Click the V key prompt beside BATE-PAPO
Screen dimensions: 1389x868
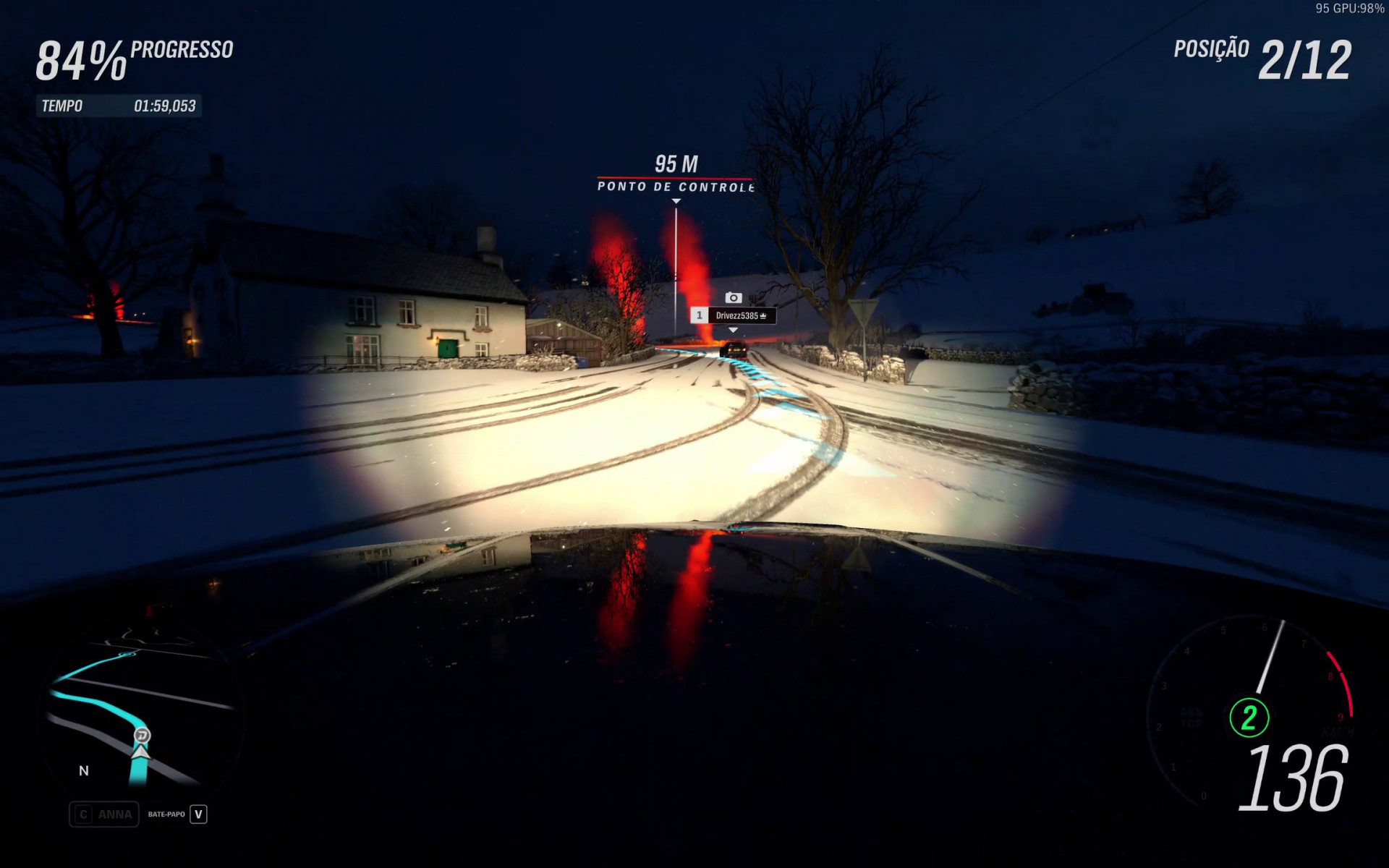tap(198, 814)
